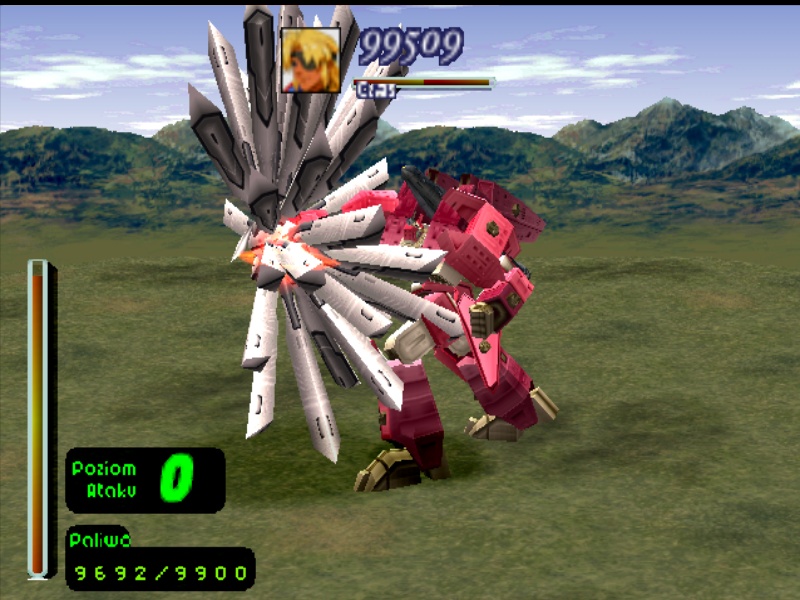Select the blond pilot portrait
The image size is (800, 600).
[310, 60]
